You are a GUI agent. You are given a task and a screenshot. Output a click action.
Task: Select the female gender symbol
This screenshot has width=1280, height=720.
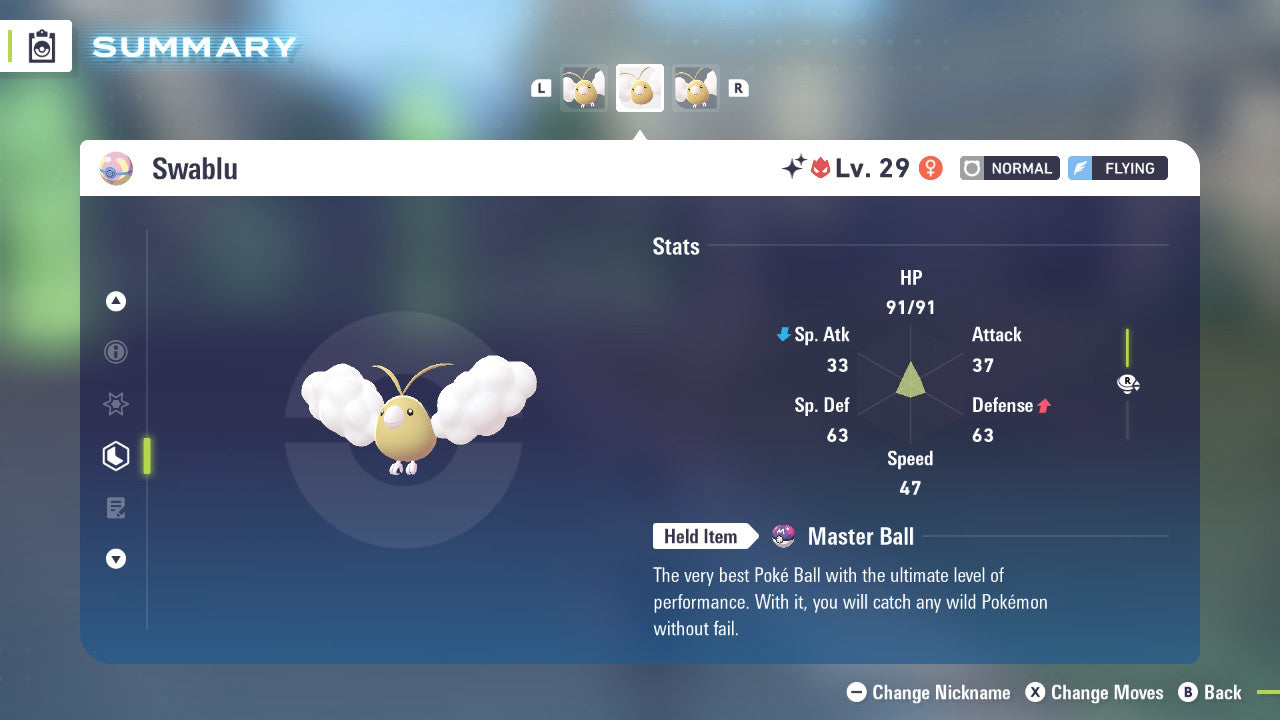931,168
